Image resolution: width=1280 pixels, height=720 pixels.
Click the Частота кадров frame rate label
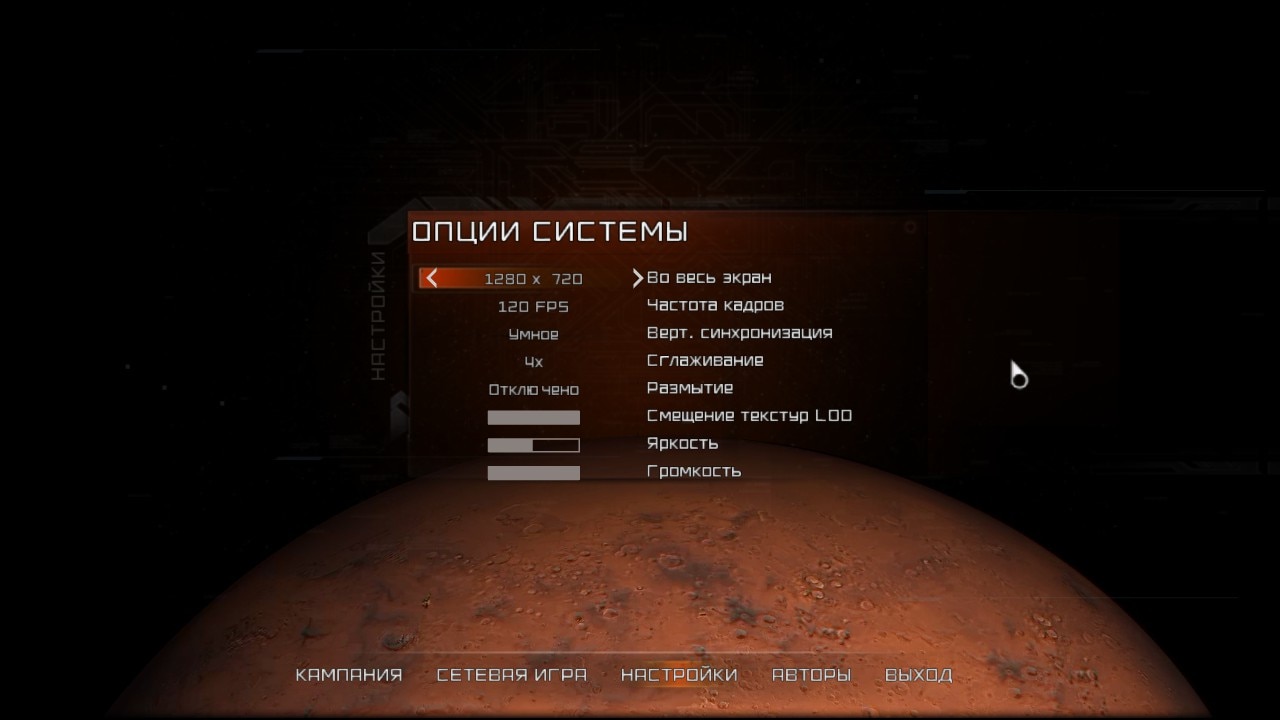(x=715, y=305)
